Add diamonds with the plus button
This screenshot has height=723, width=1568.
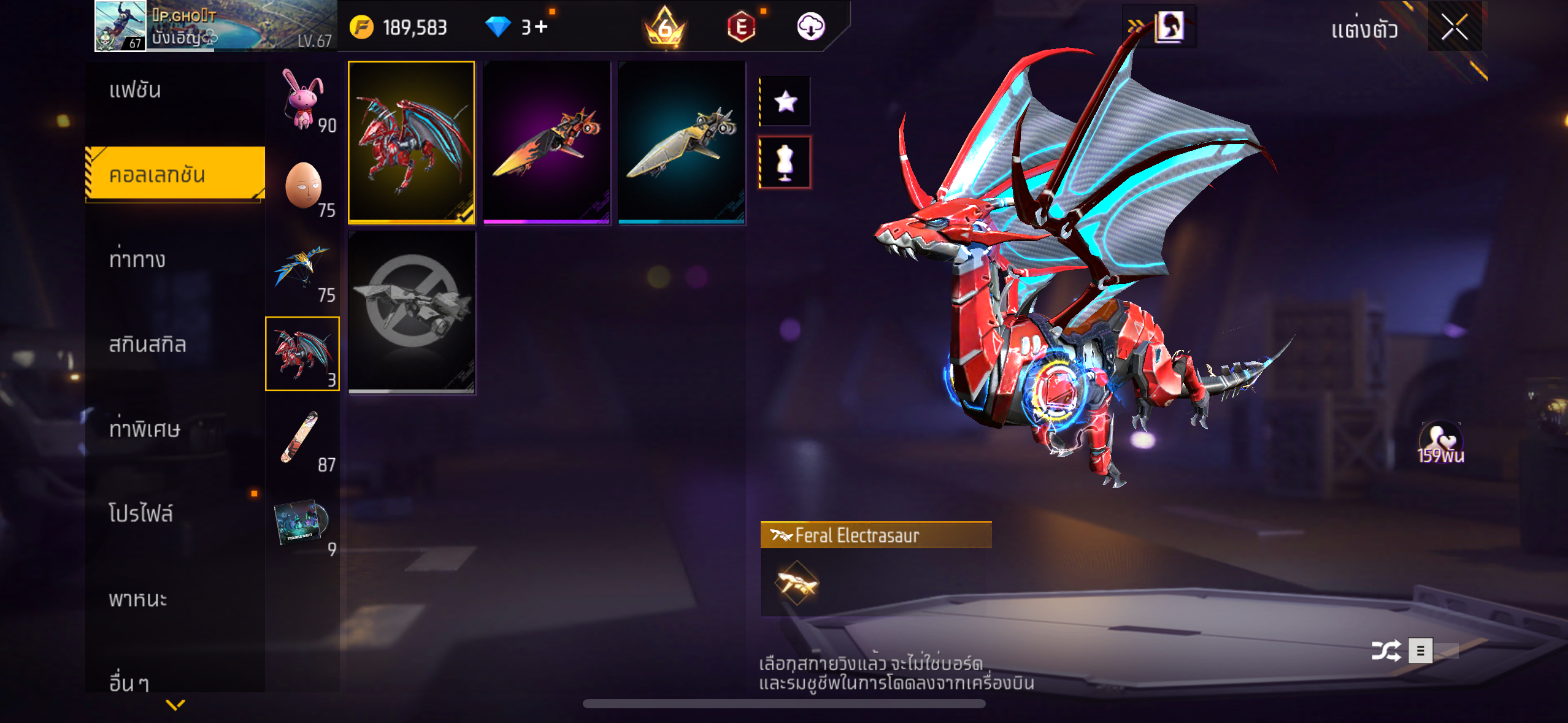click(541, 27)
